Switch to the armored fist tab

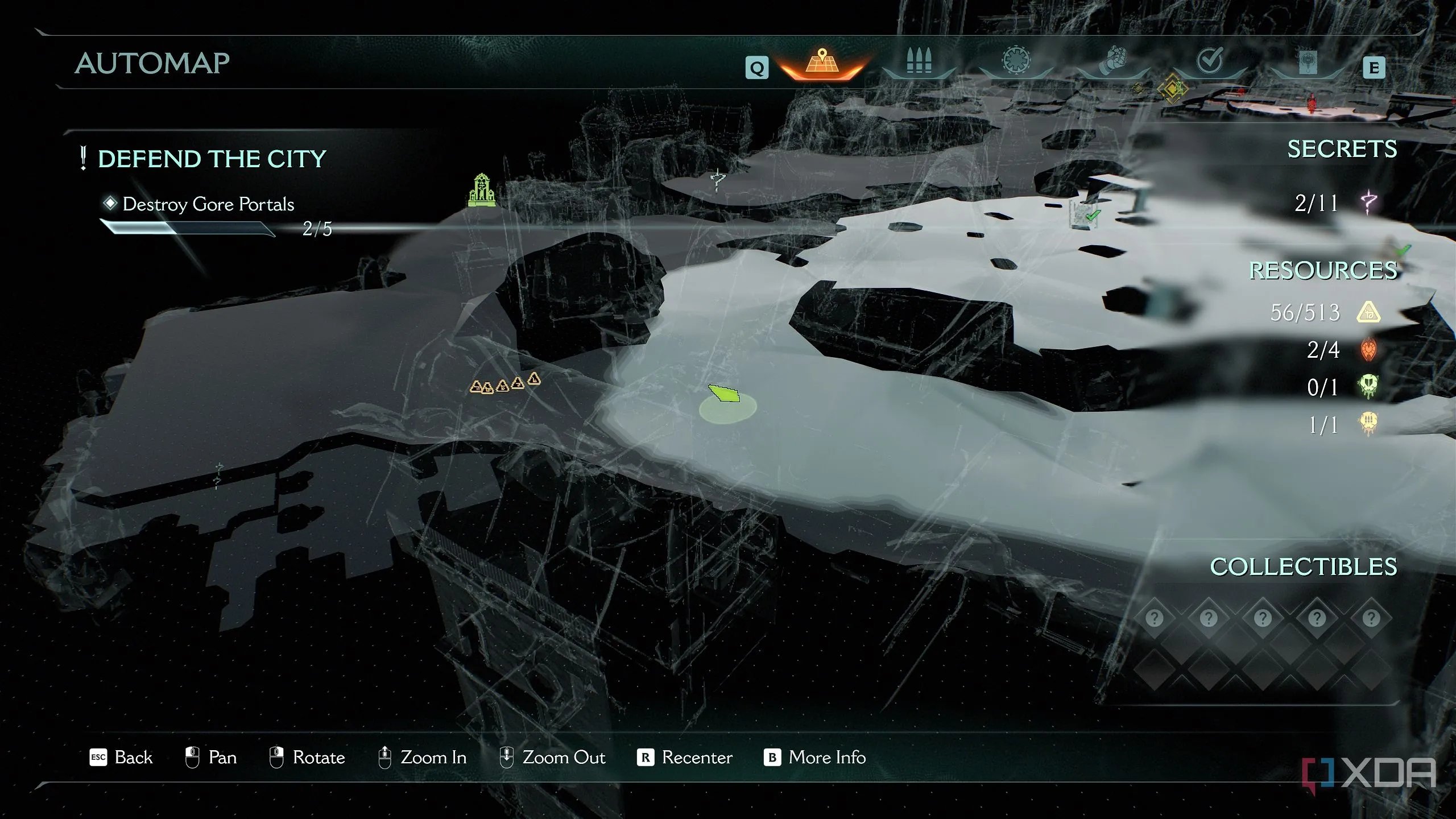click(x=1112, y=61)
